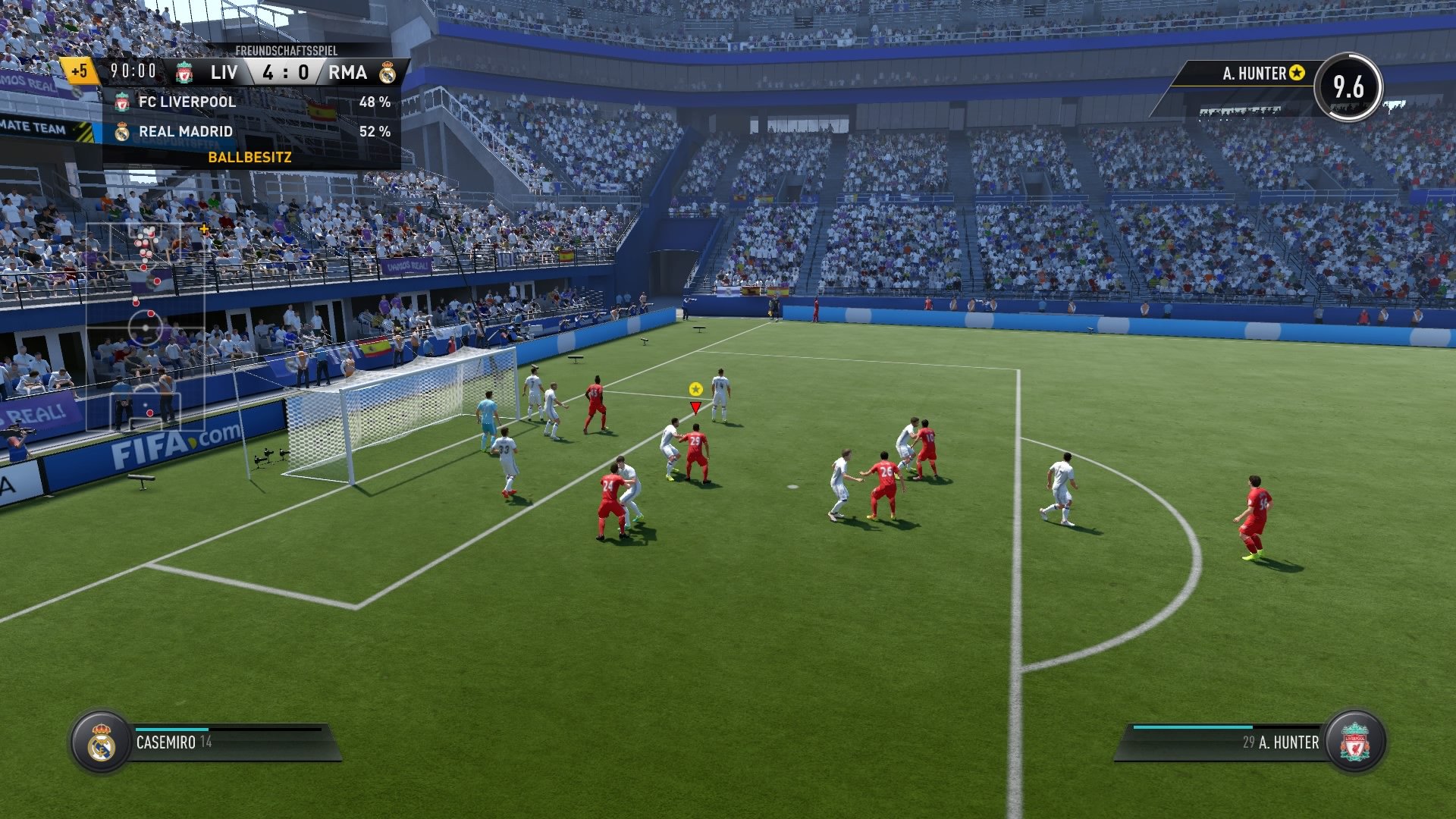Click the Liverpool crest in the scoreboard

click(184, 74)
